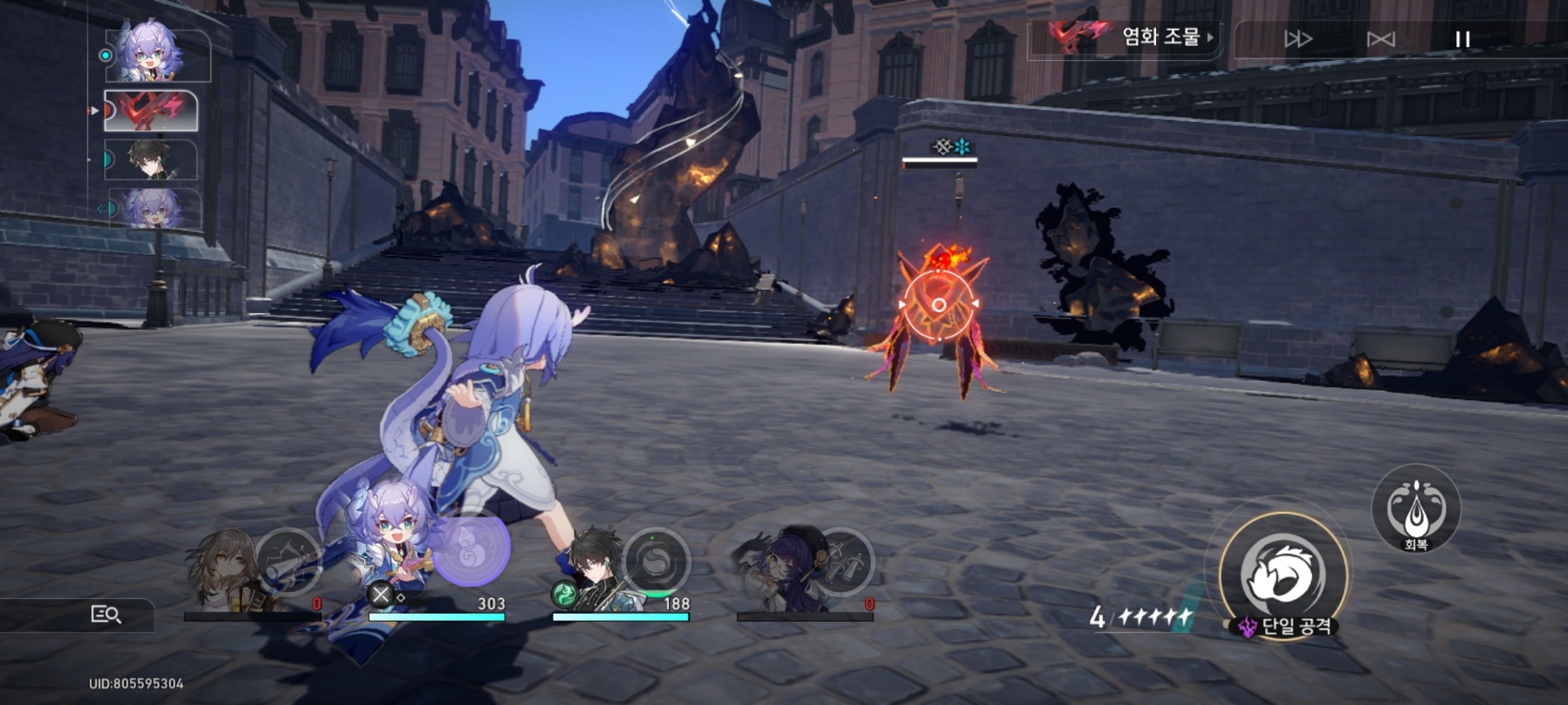Target the enemy with the orange lock-on reticle
Viewport: 1568px width, 705px height.
(938, 305)
